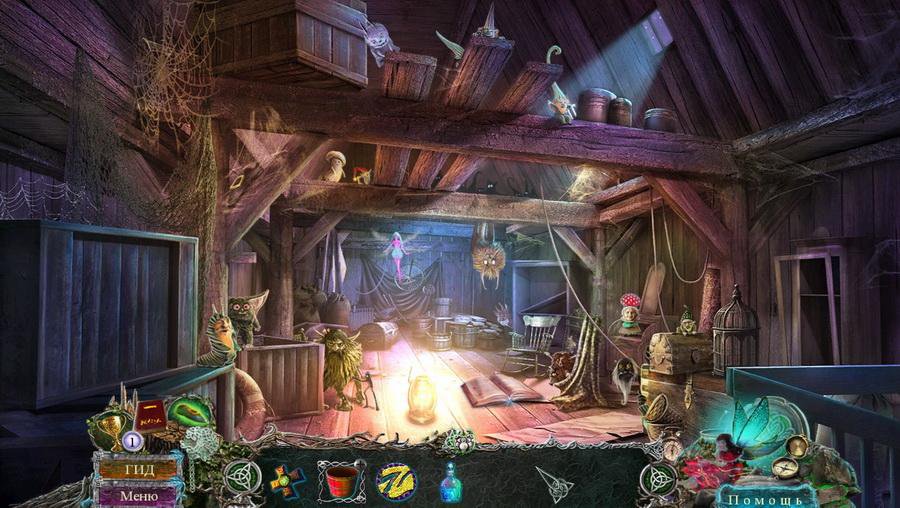Choose the blue potion bottle item
This screenshot has width=900, height=508.
click(452, 482)
